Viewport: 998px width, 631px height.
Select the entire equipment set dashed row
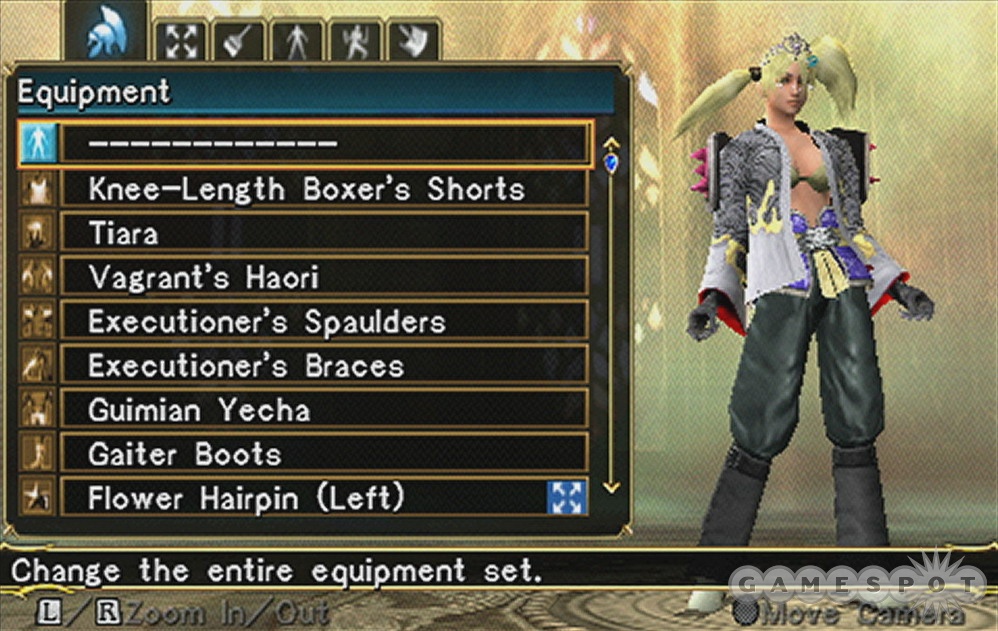[x=325, y=143]
